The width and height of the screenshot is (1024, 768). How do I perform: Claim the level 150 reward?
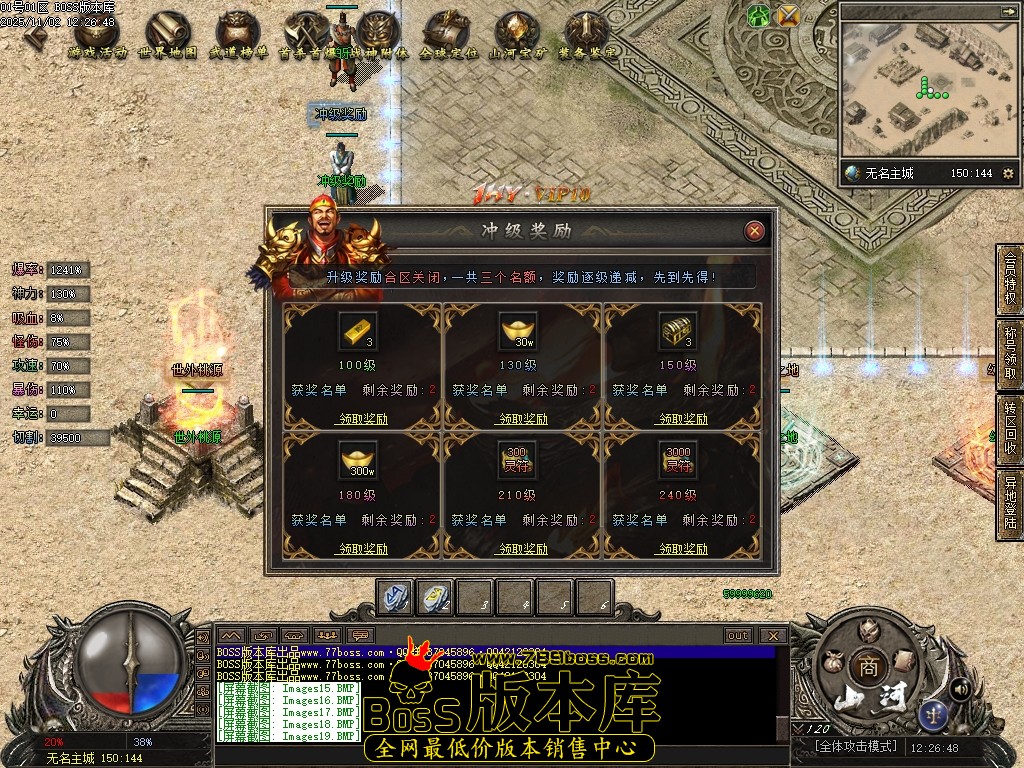tap(681, 419)
